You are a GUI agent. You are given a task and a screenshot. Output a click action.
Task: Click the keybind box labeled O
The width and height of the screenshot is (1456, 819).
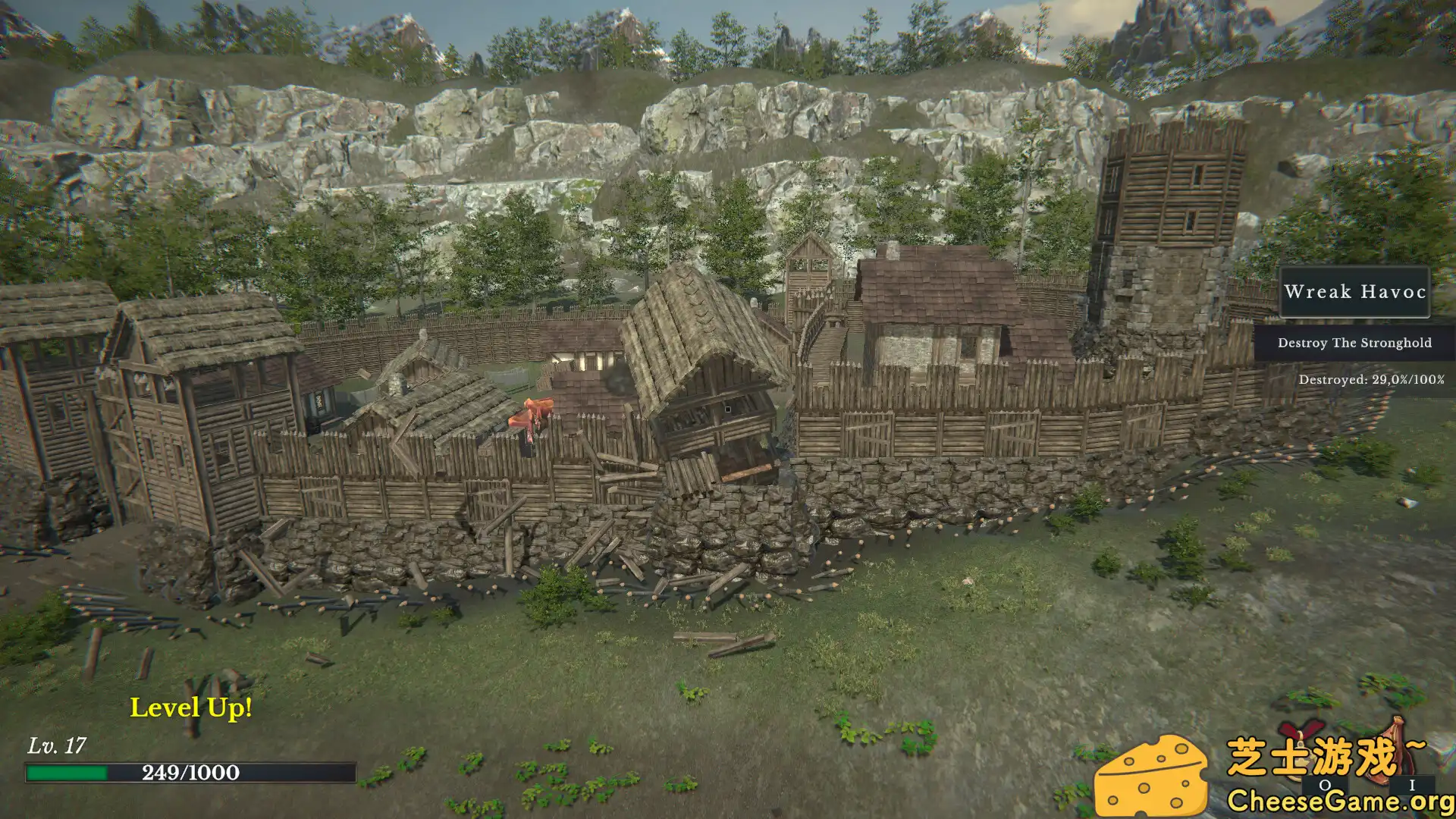tap(1325, 785)
